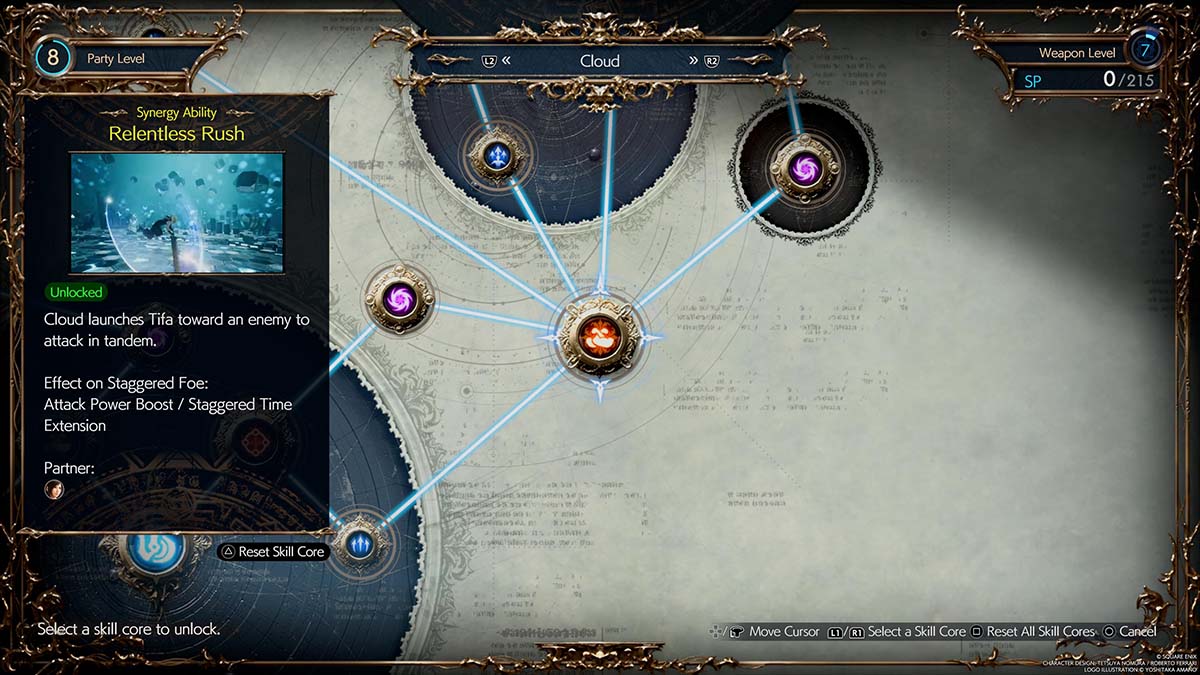Viewport: 1200px width, 675px height.
Task: Choose the purple swirl core beside the info panel
Action: click(398, 297)
